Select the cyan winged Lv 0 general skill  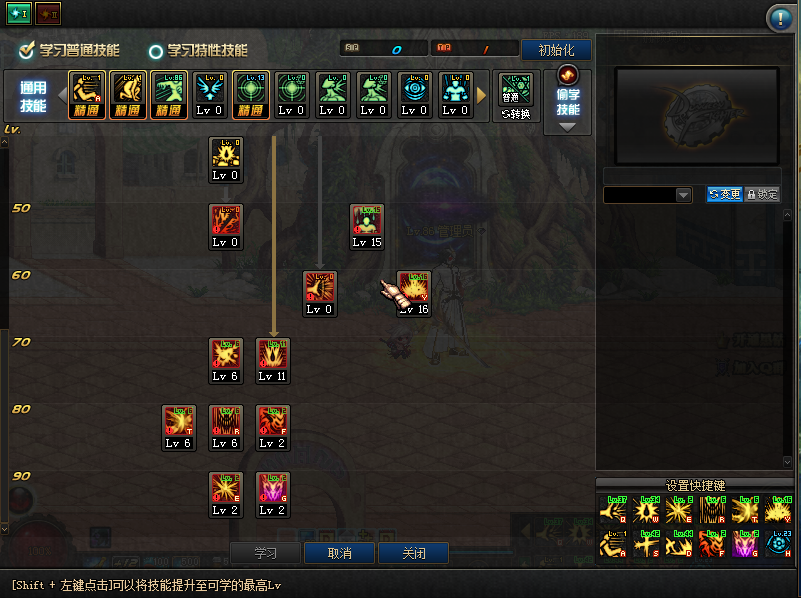209,90
